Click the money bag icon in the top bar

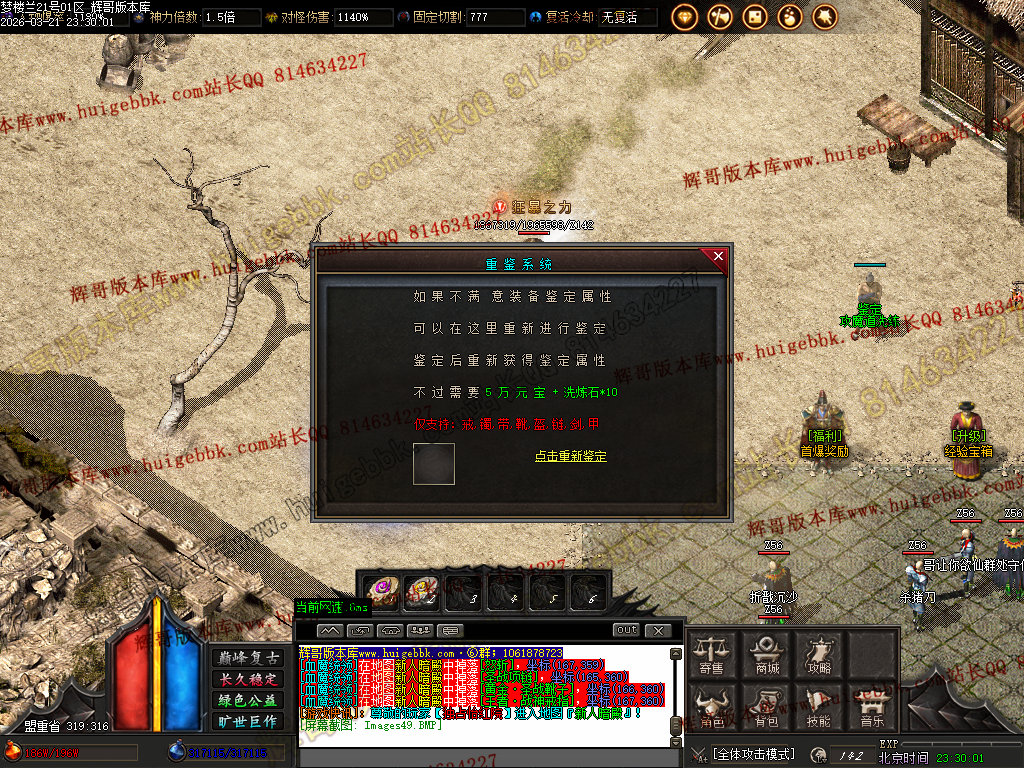click(790, 16)
